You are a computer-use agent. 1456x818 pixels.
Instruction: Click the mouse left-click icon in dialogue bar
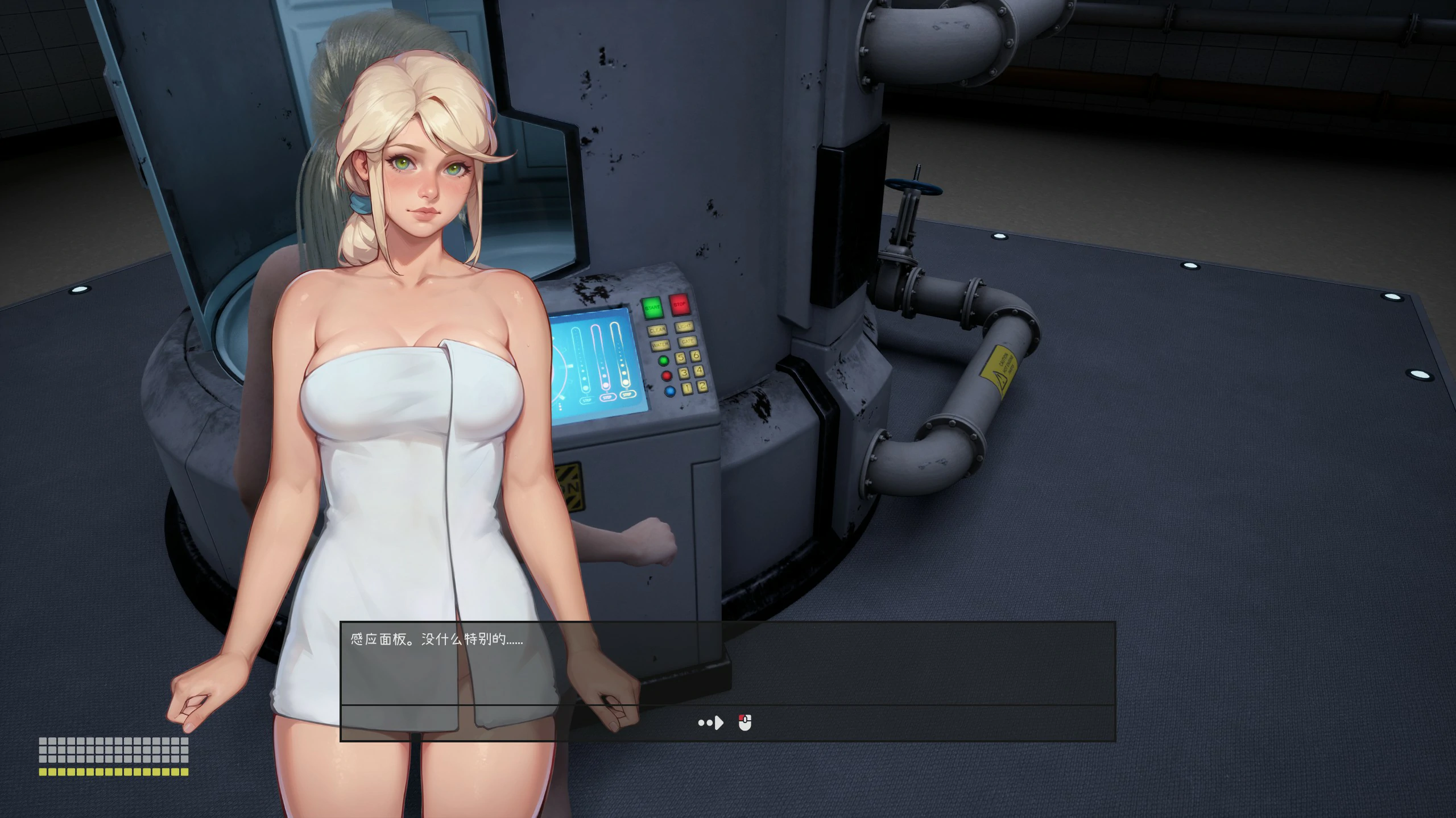744,723
